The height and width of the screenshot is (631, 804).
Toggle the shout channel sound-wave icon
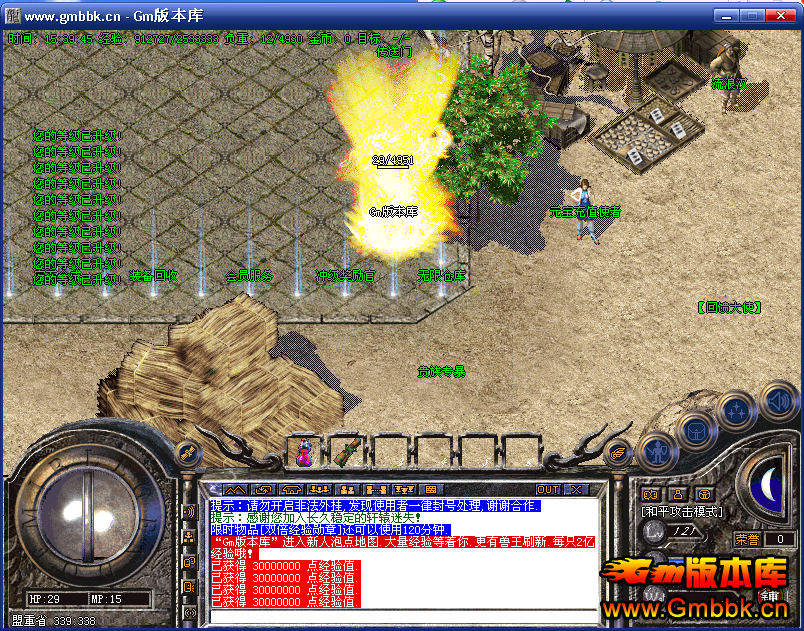(189, 512)
